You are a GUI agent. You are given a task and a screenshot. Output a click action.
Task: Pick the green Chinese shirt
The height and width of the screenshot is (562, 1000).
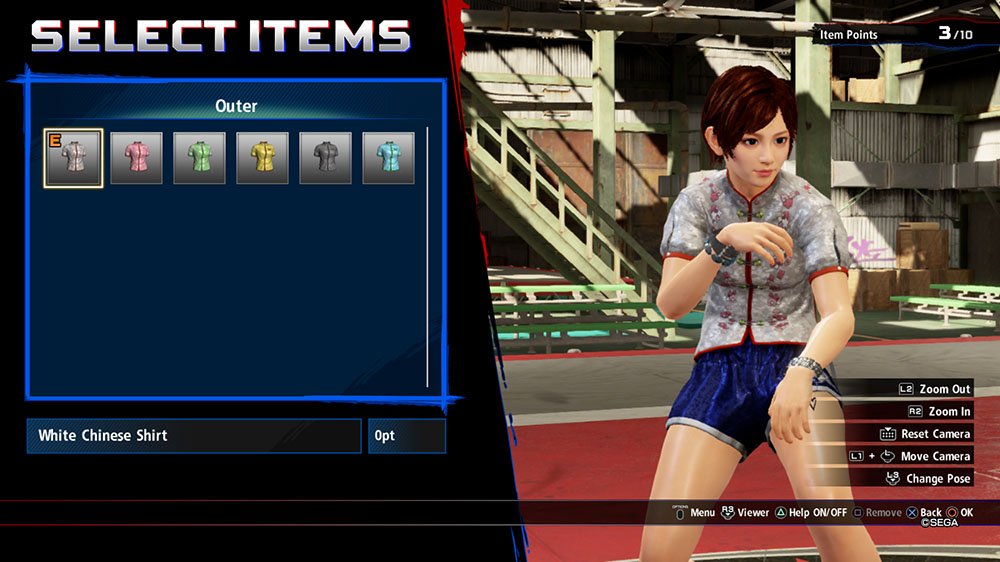(199, 158)
